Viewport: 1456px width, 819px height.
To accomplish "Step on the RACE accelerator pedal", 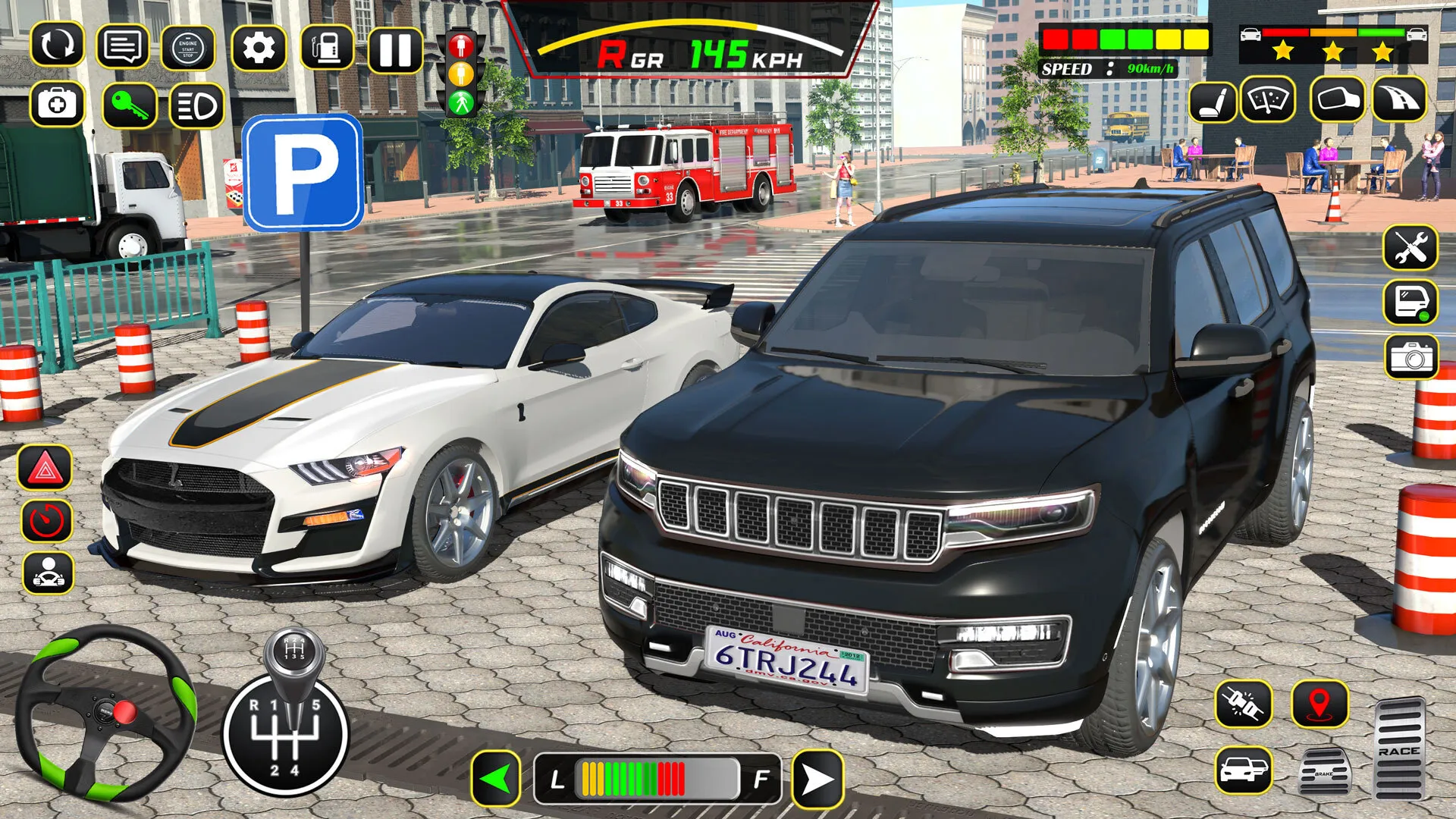I will click(1399, 748).
